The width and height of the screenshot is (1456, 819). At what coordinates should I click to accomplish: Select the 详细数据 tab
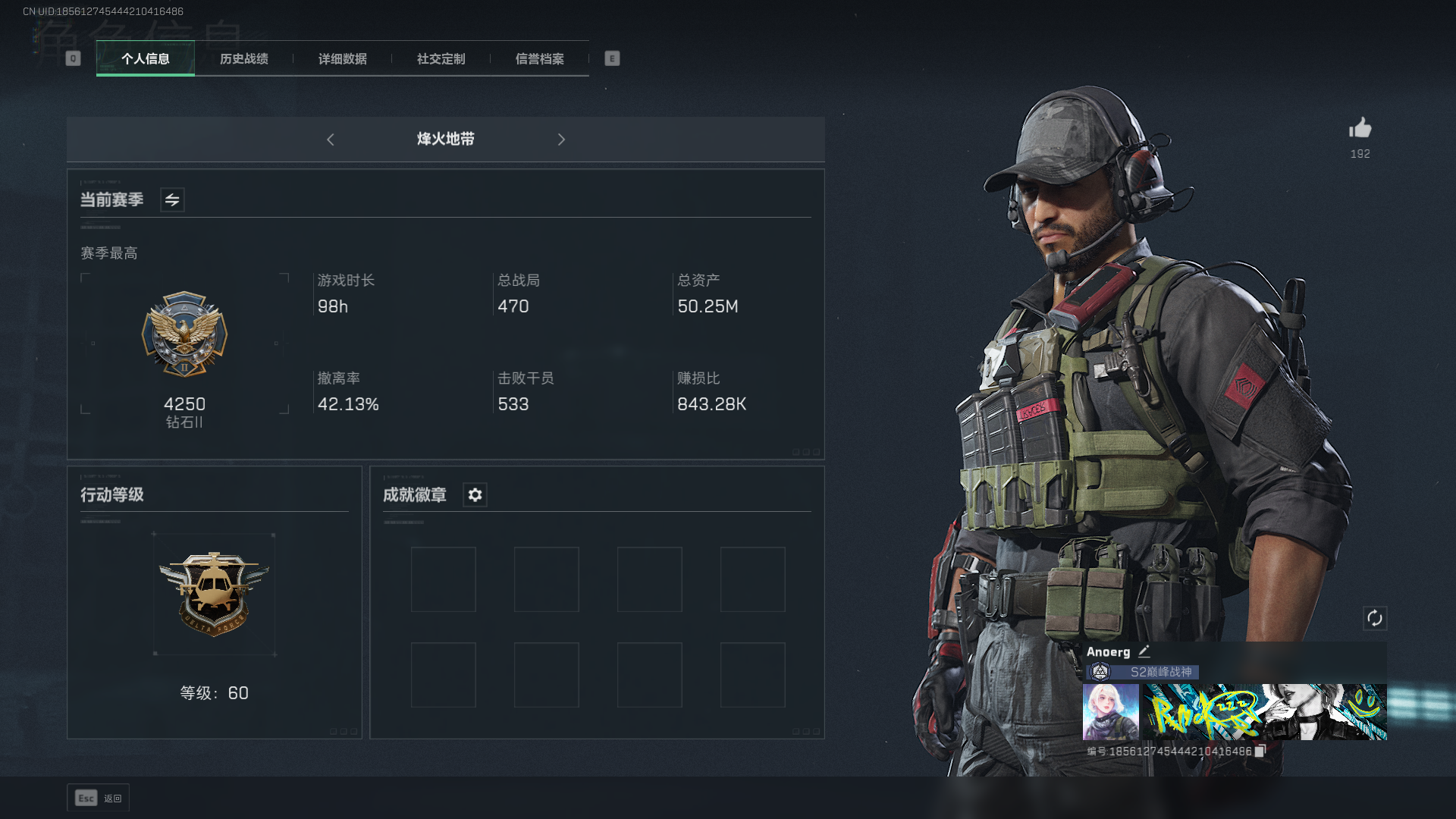(343, 59)
